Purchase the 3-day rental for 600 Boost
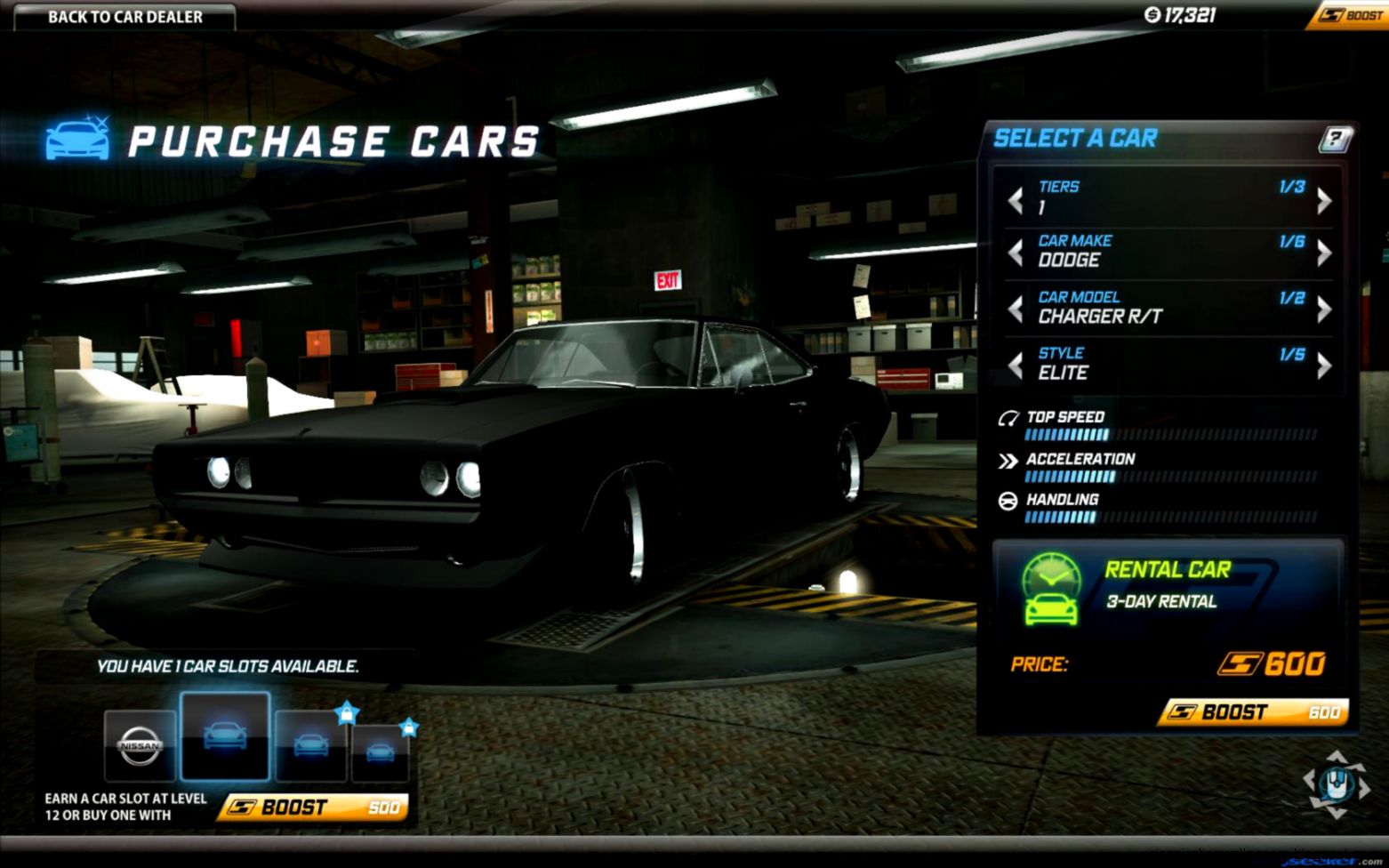Image resolution: width=1389 pixels, height=868 pixels. (x=1251, y=712)
